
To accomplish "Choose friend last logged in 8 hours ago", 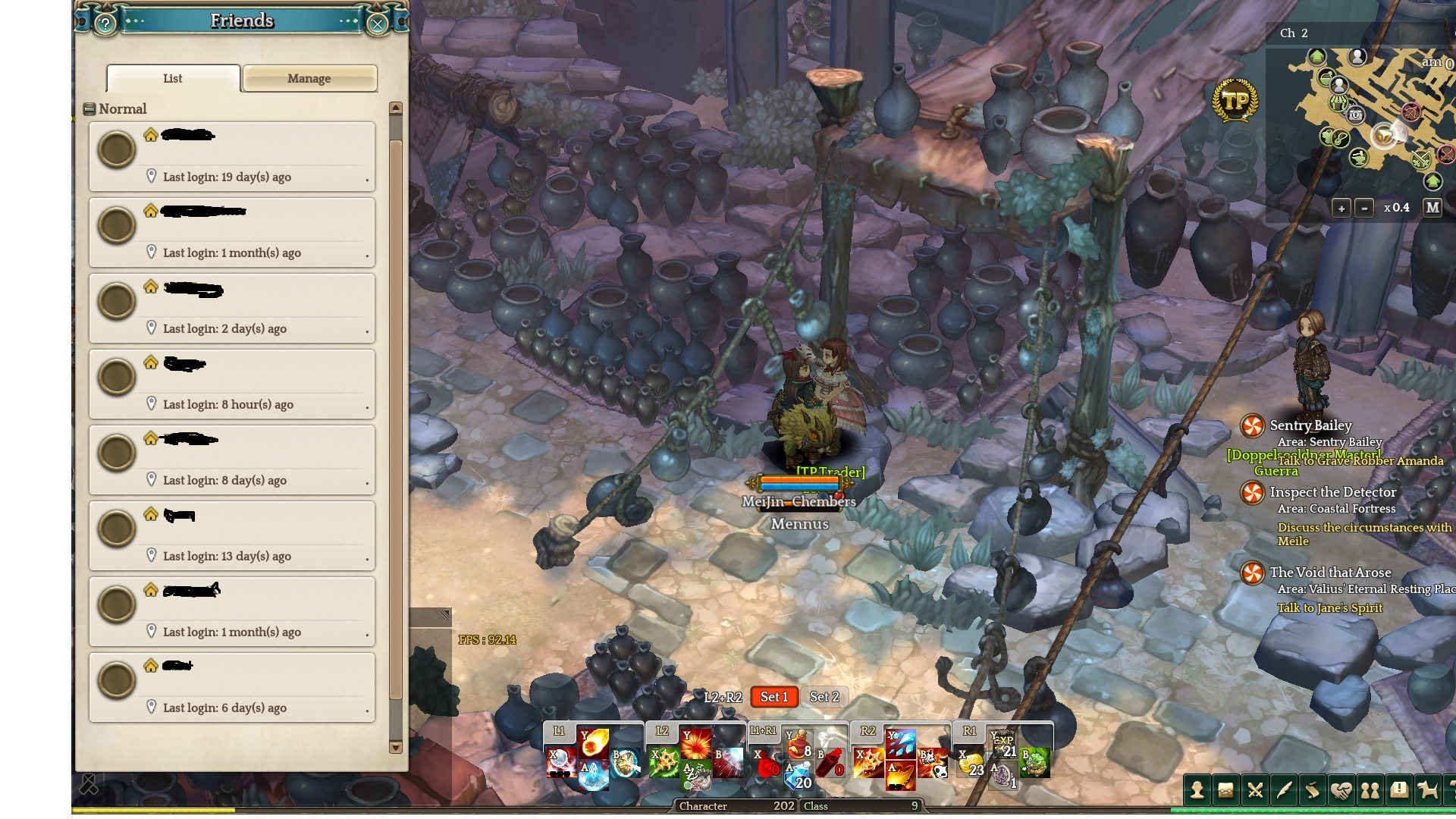I will 232,384.
